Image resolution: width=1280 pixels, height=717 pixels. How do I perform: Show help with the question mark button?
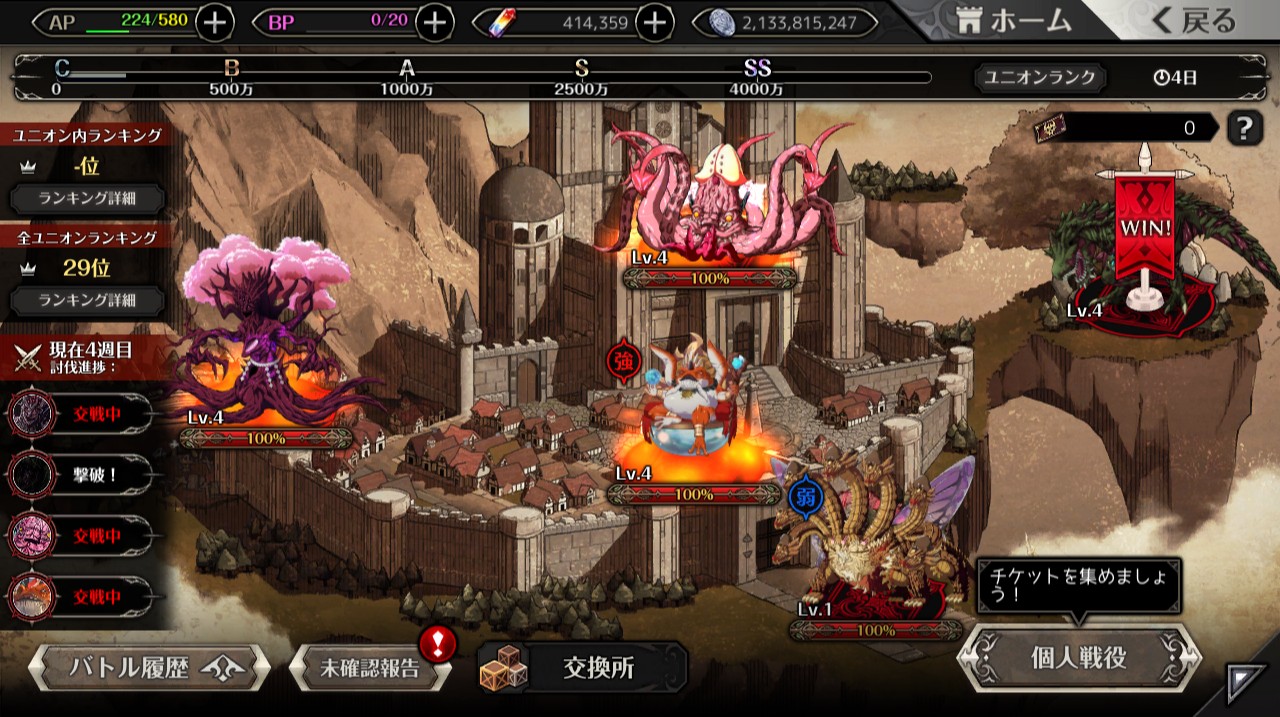[1244, 128]
